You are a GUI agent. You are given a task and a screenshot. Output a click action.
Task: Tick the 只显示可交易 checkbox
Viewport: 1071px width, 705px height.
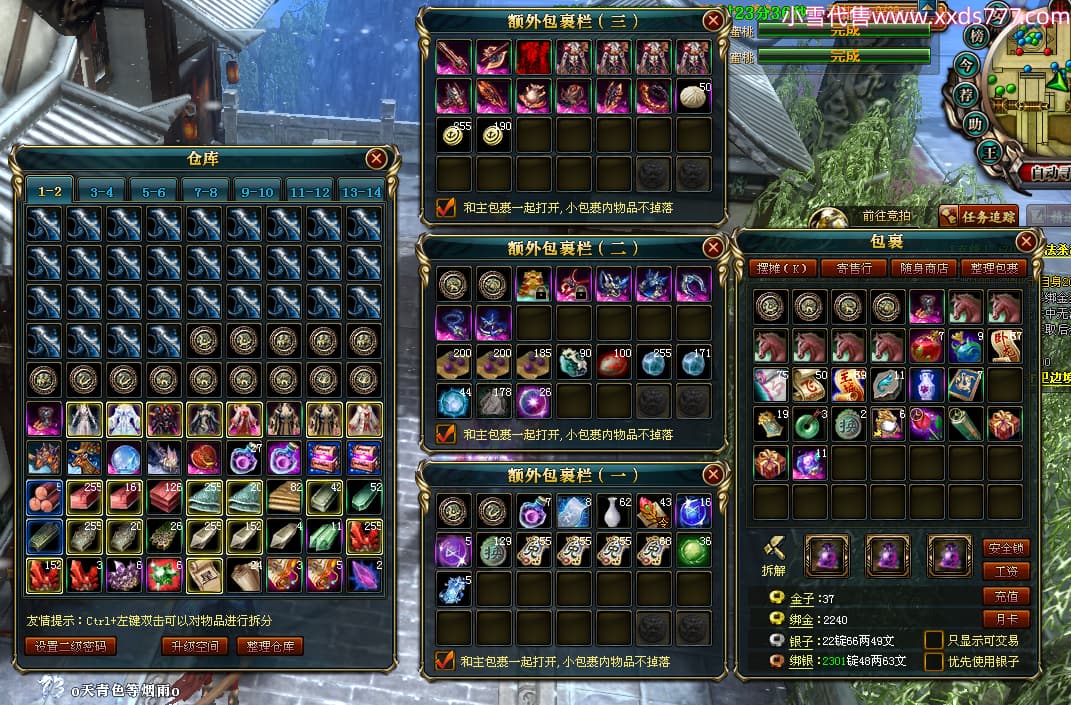coord(933,639)
